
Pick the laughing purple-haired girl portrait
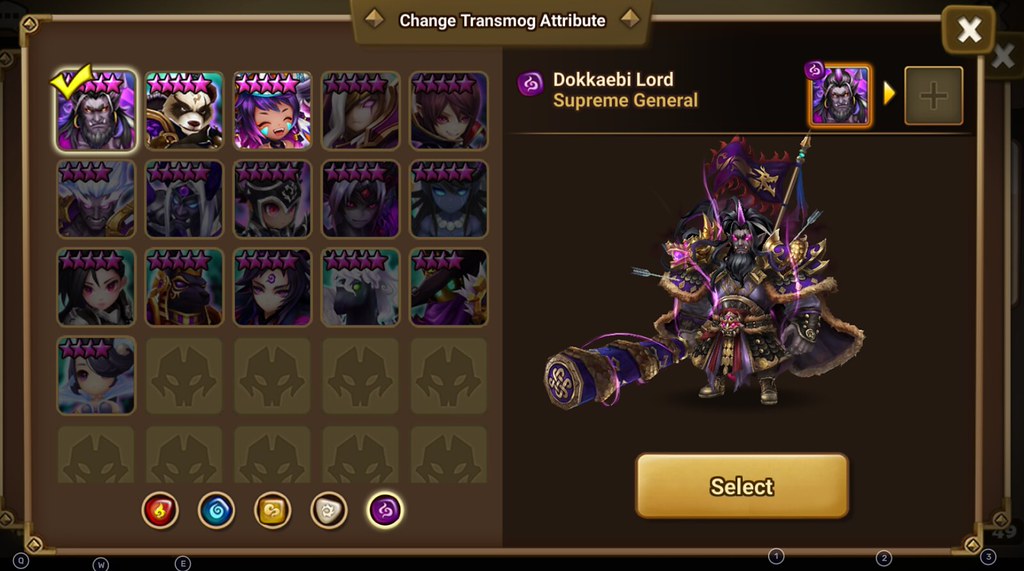tap(272, 111)
